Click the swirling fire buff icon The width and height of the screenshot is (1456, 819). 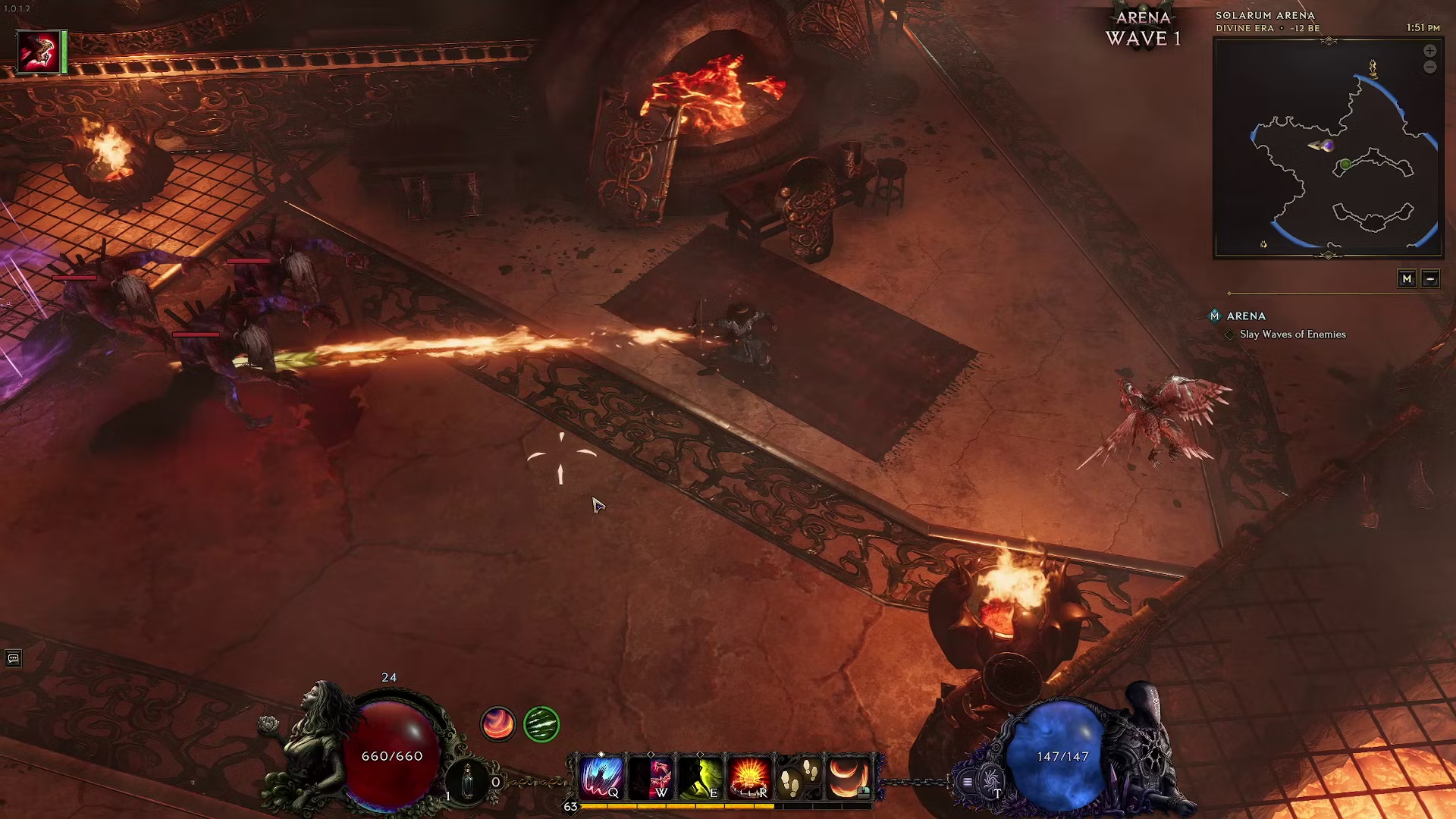[x=498, y=724]
